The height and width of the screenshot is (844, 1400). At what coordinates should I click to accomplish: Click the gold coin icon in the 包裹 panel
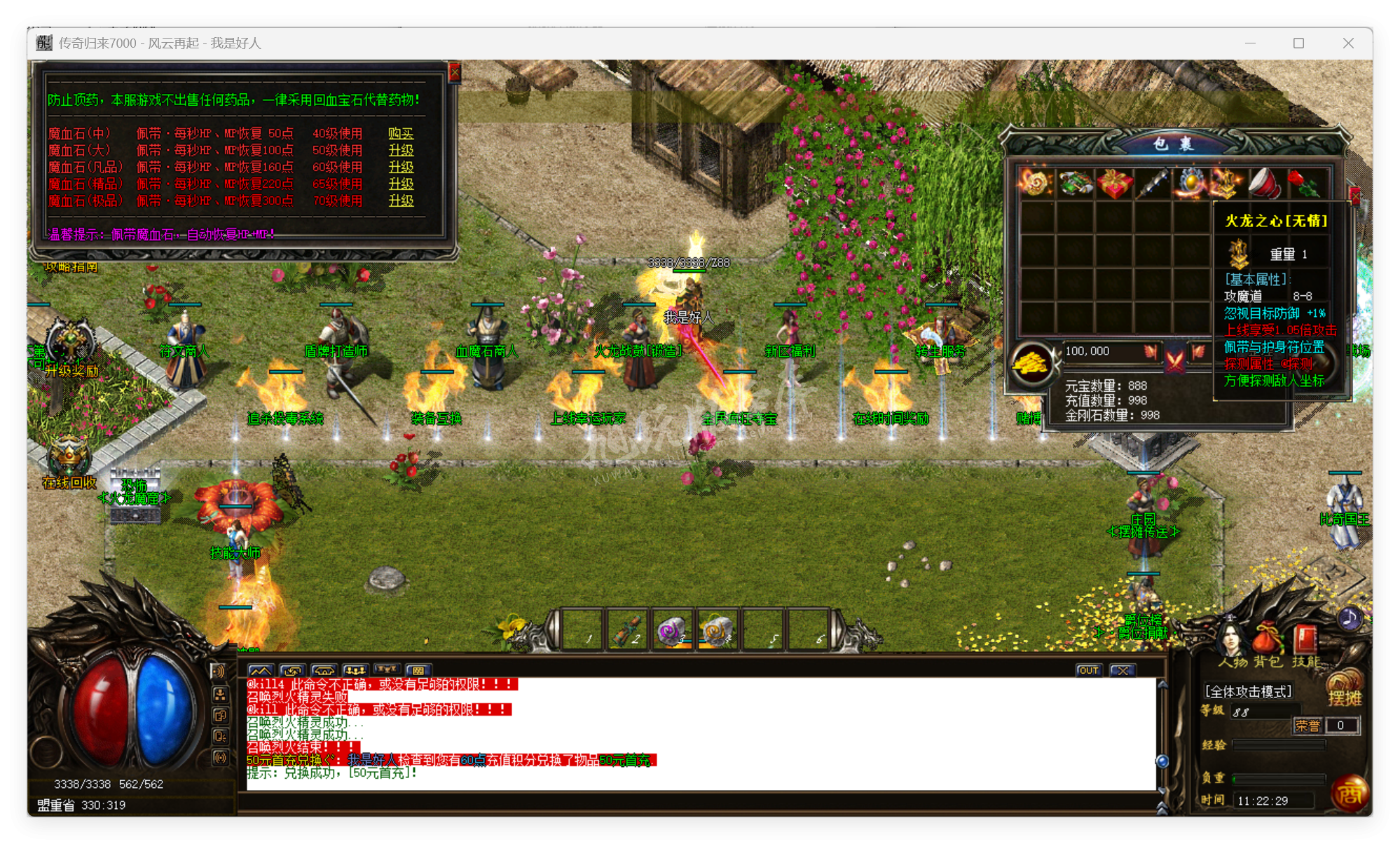tap(1035, 361)
